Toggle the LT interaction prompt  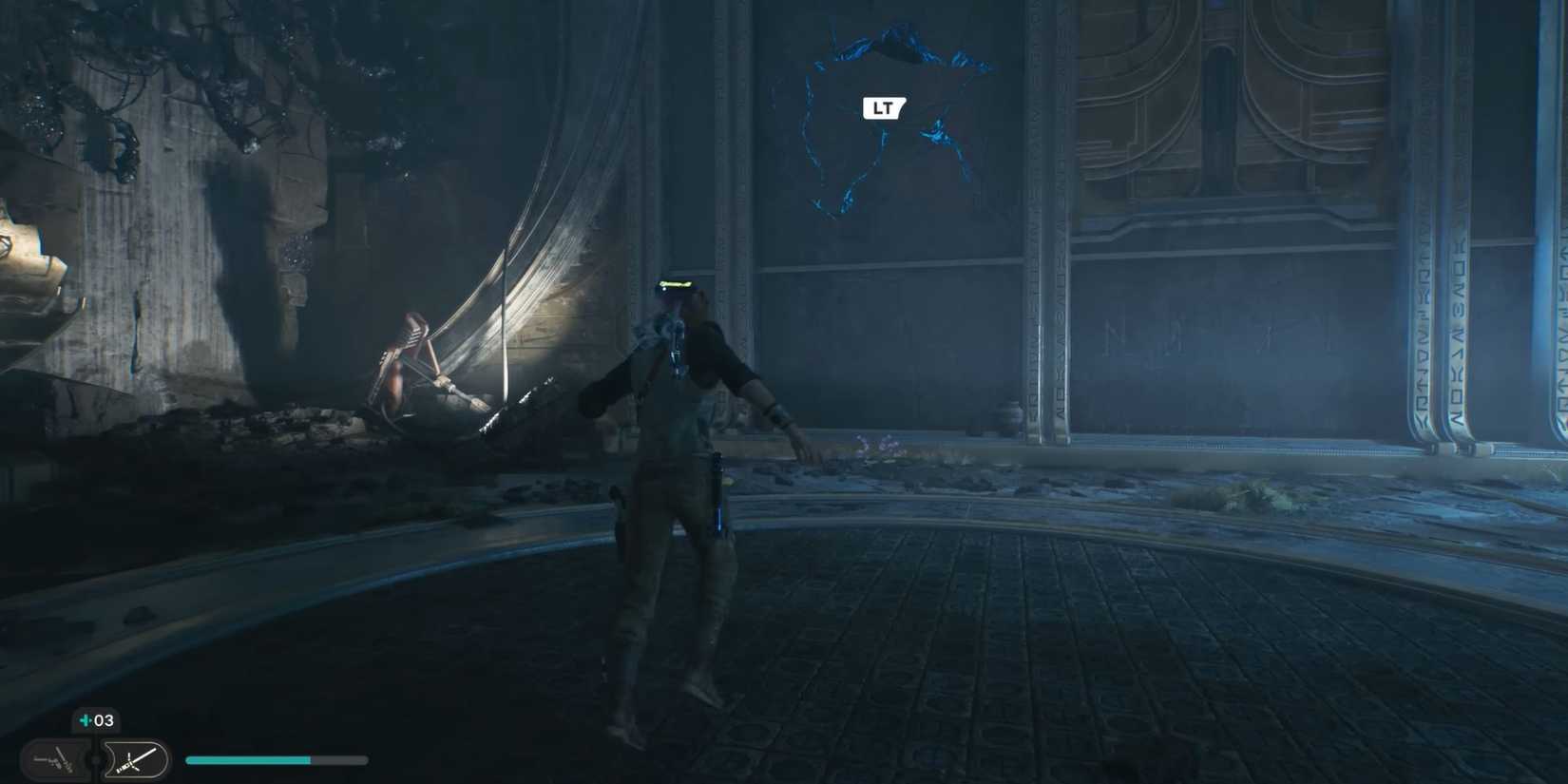(x=882, y=107)
